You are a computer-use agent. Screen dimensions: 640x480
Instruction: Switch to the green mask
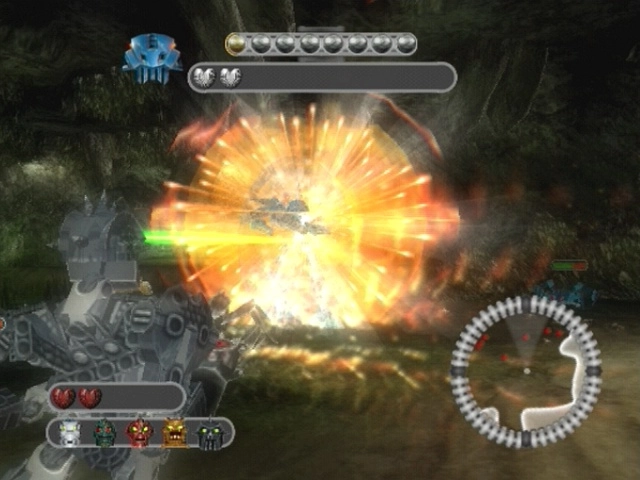(104, 433)
